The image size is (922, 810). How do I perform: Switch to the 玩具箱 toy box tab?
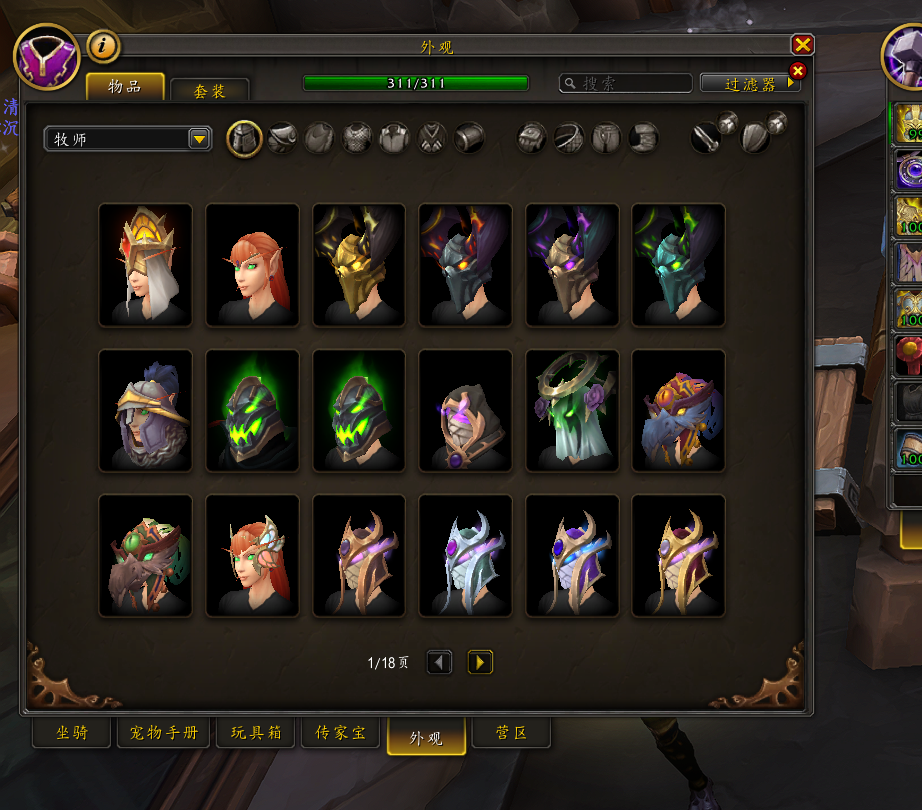pos(255,733)
